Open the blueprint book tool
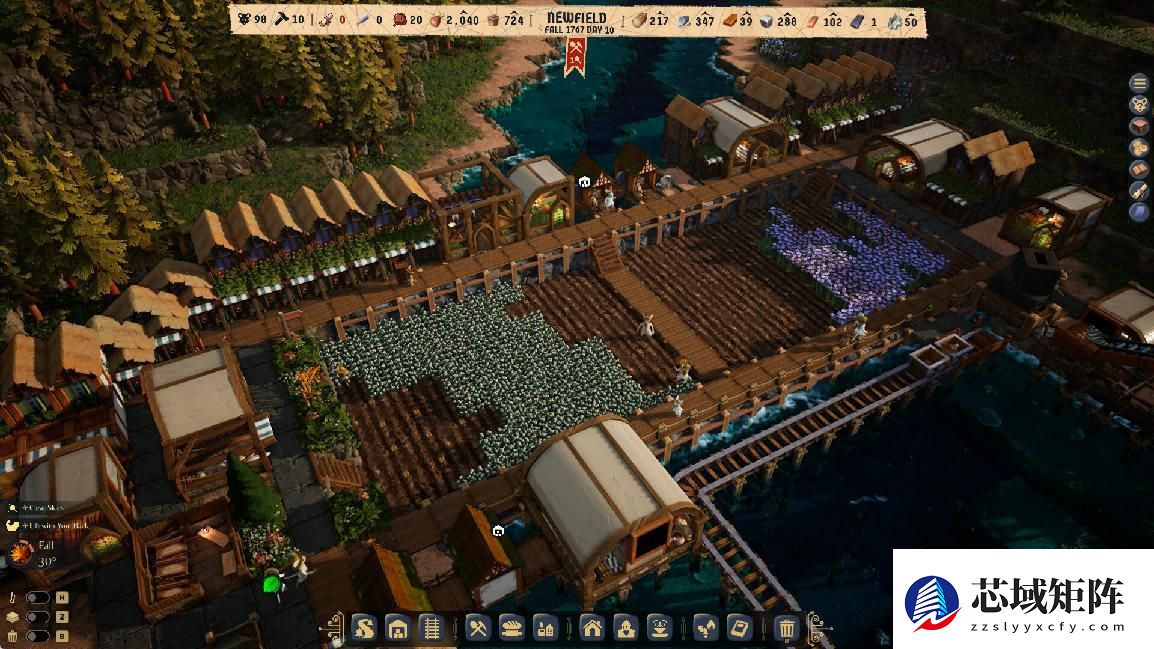Image resolution: width=1154 pixels, height=649 pixels. 739,629
